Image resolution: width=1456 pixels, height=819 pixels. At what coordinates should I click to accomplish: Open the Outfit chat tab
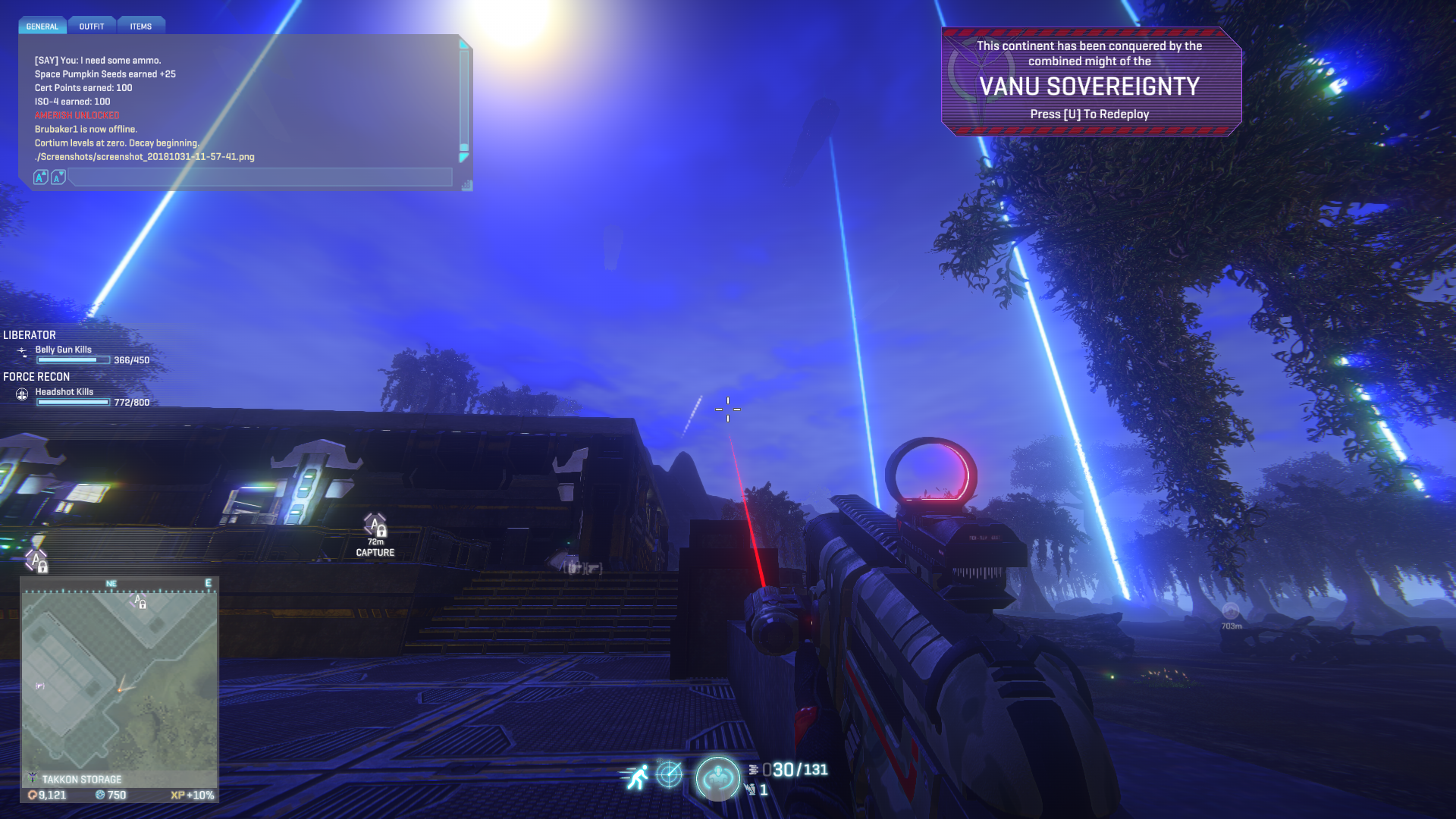coord(92,27)
